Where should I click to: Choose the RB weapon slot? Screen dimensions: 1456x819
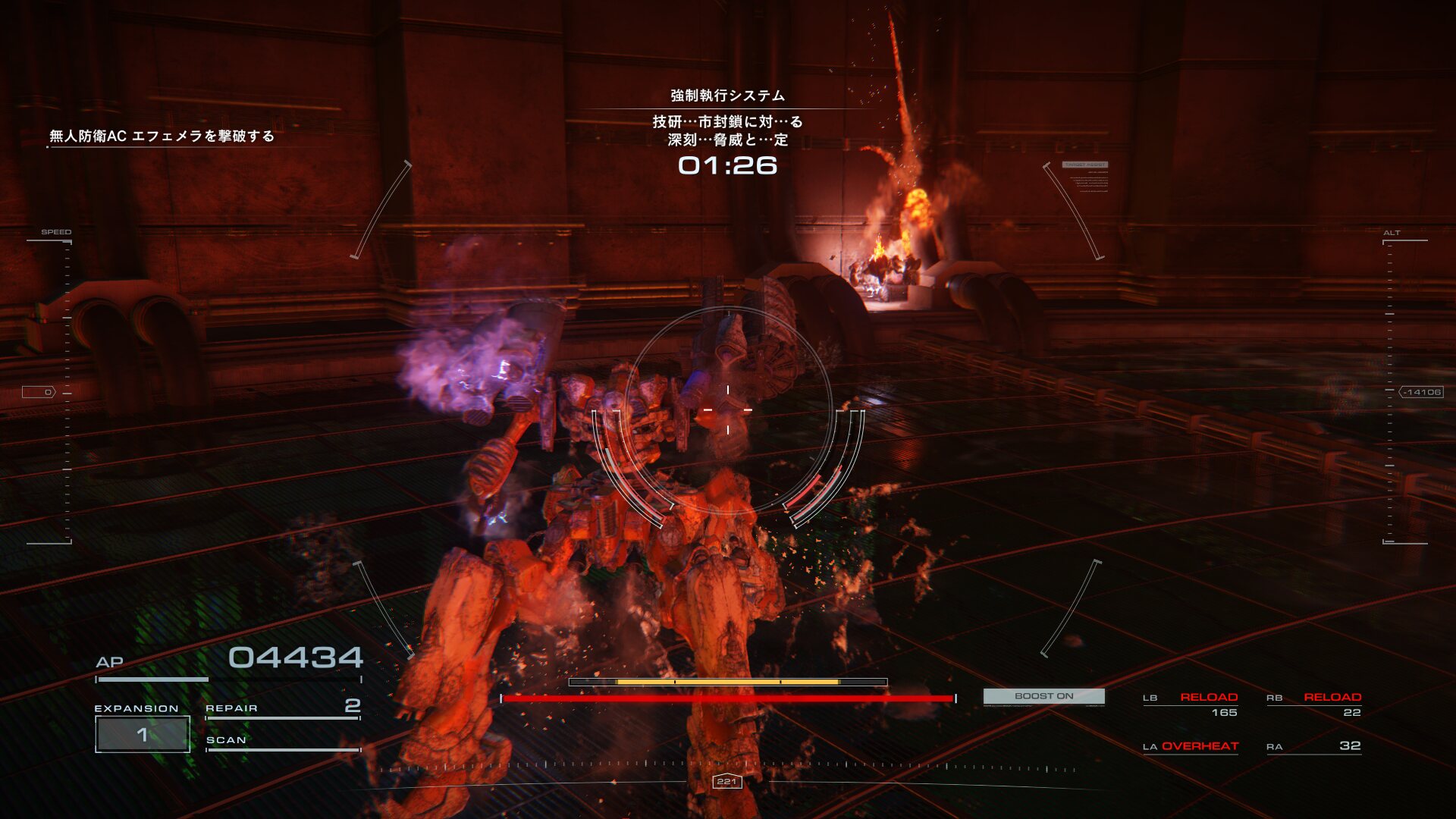coord(1313,704)
